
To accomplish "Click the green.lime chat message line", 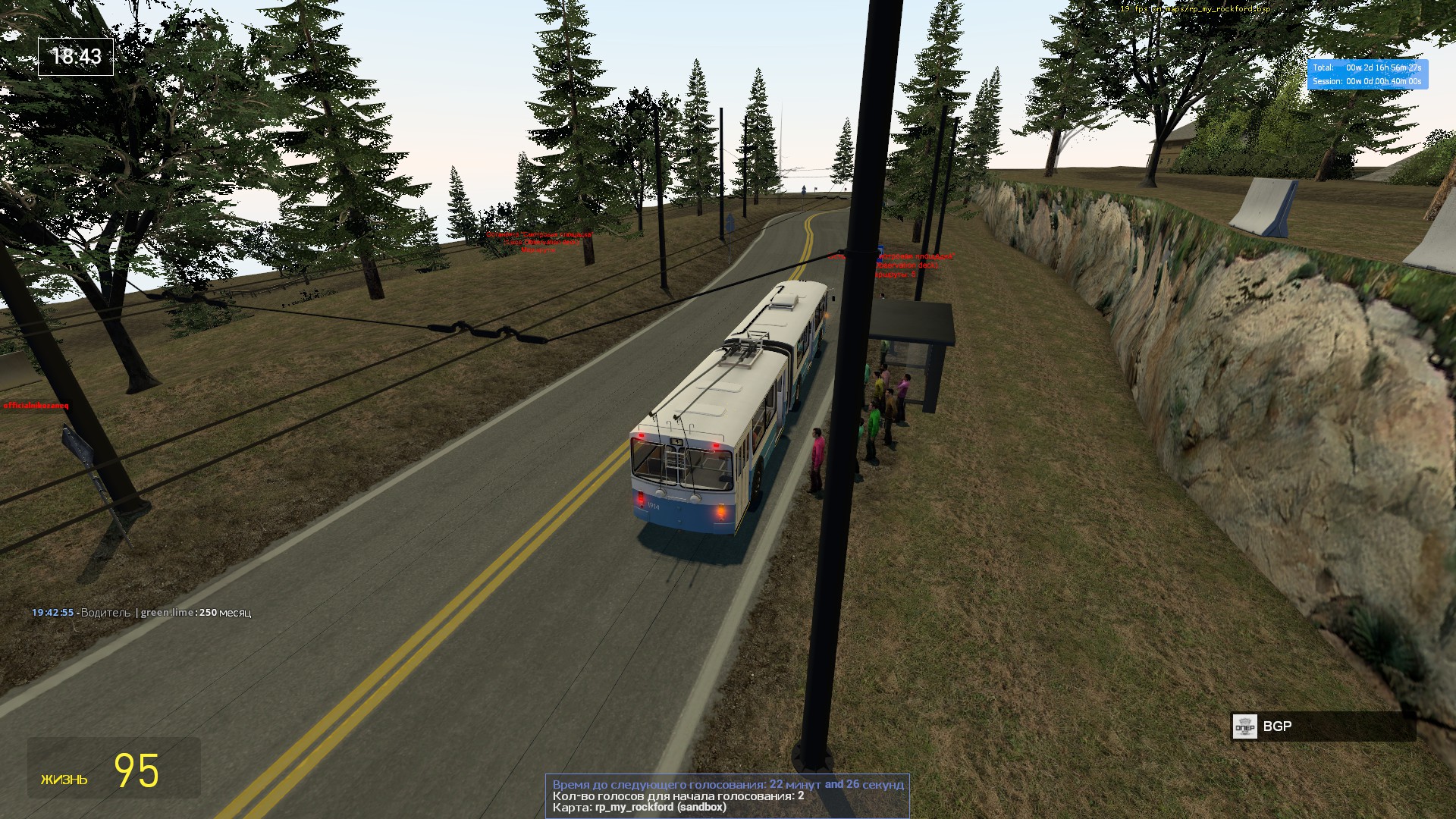I will pos(141,613).
